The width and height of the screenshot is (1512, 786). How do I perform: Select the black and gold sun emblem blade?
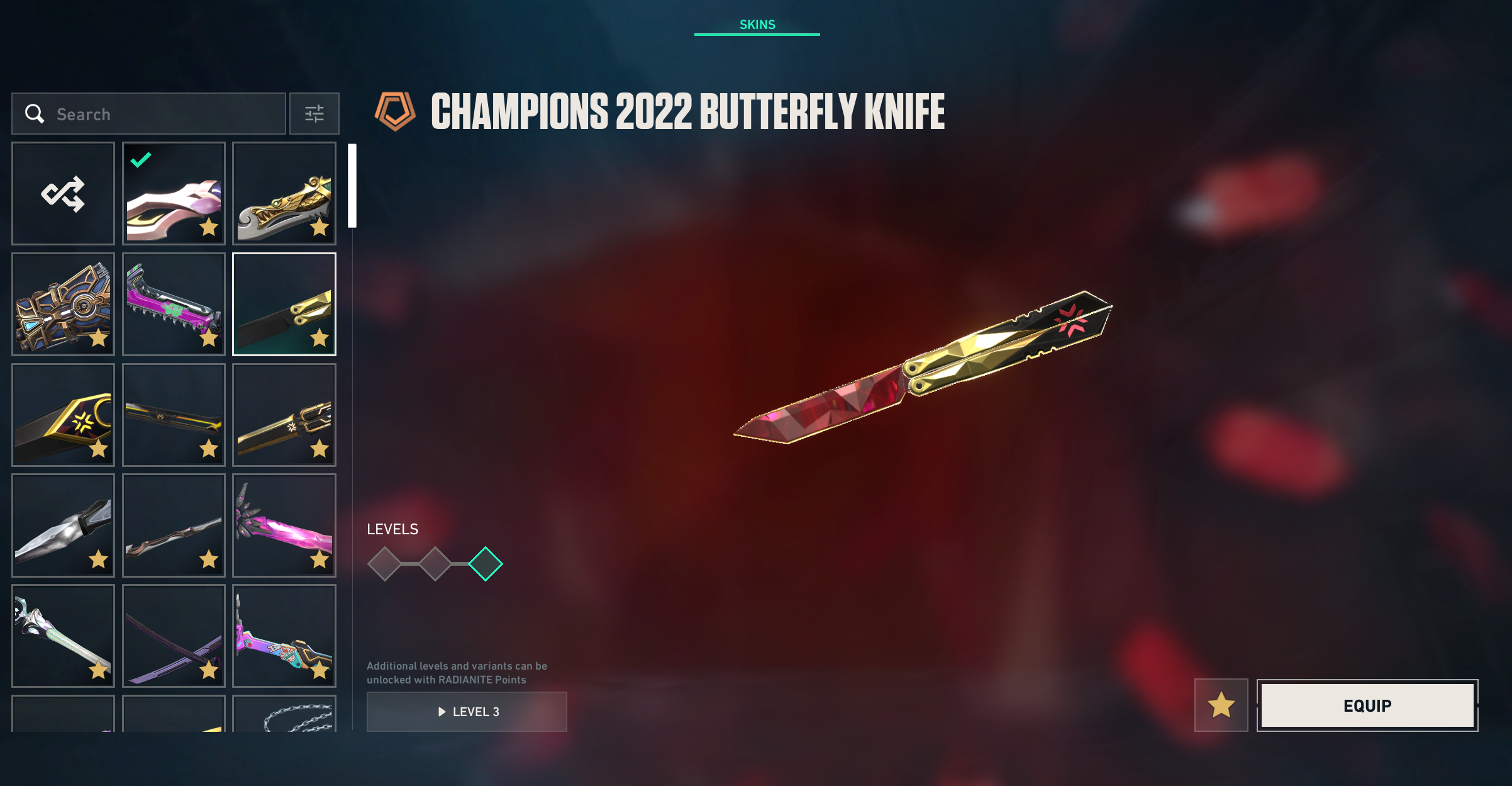coord(63,415)
